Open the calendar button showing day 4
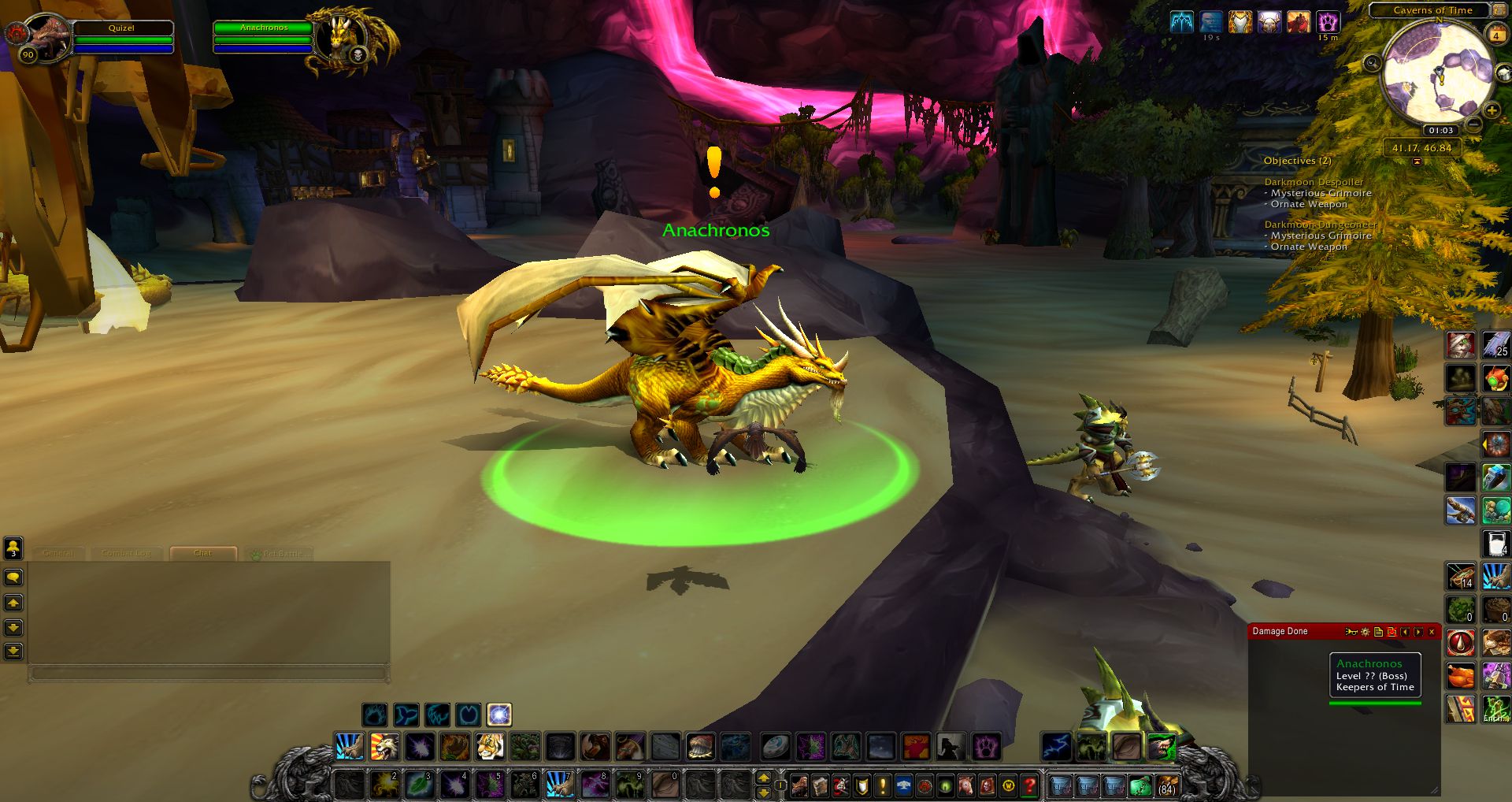The width and height of the screenshot is (1512, 802). [x=1495, y=35]
